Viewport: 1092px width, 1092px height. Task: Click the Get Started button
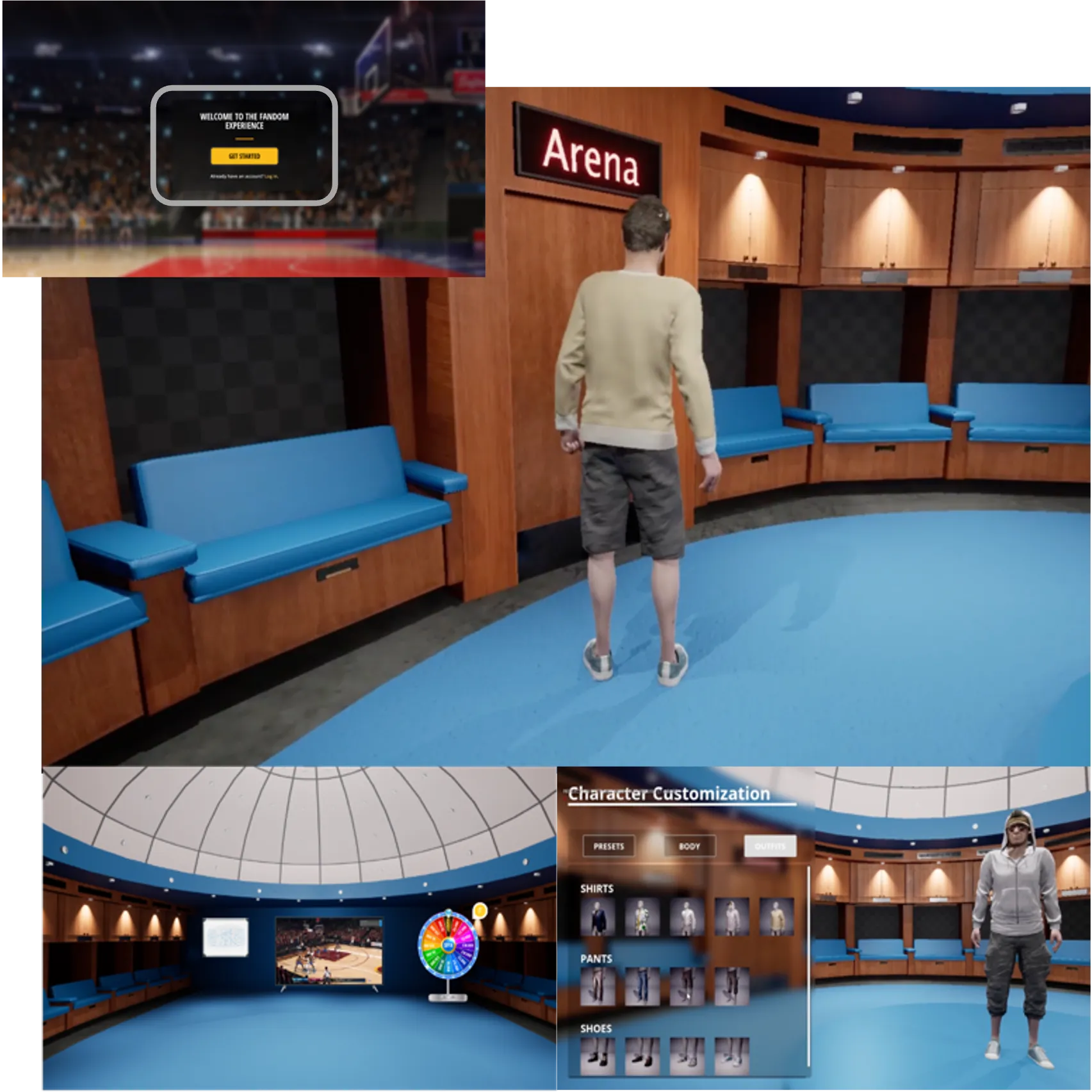coord(244,156)
